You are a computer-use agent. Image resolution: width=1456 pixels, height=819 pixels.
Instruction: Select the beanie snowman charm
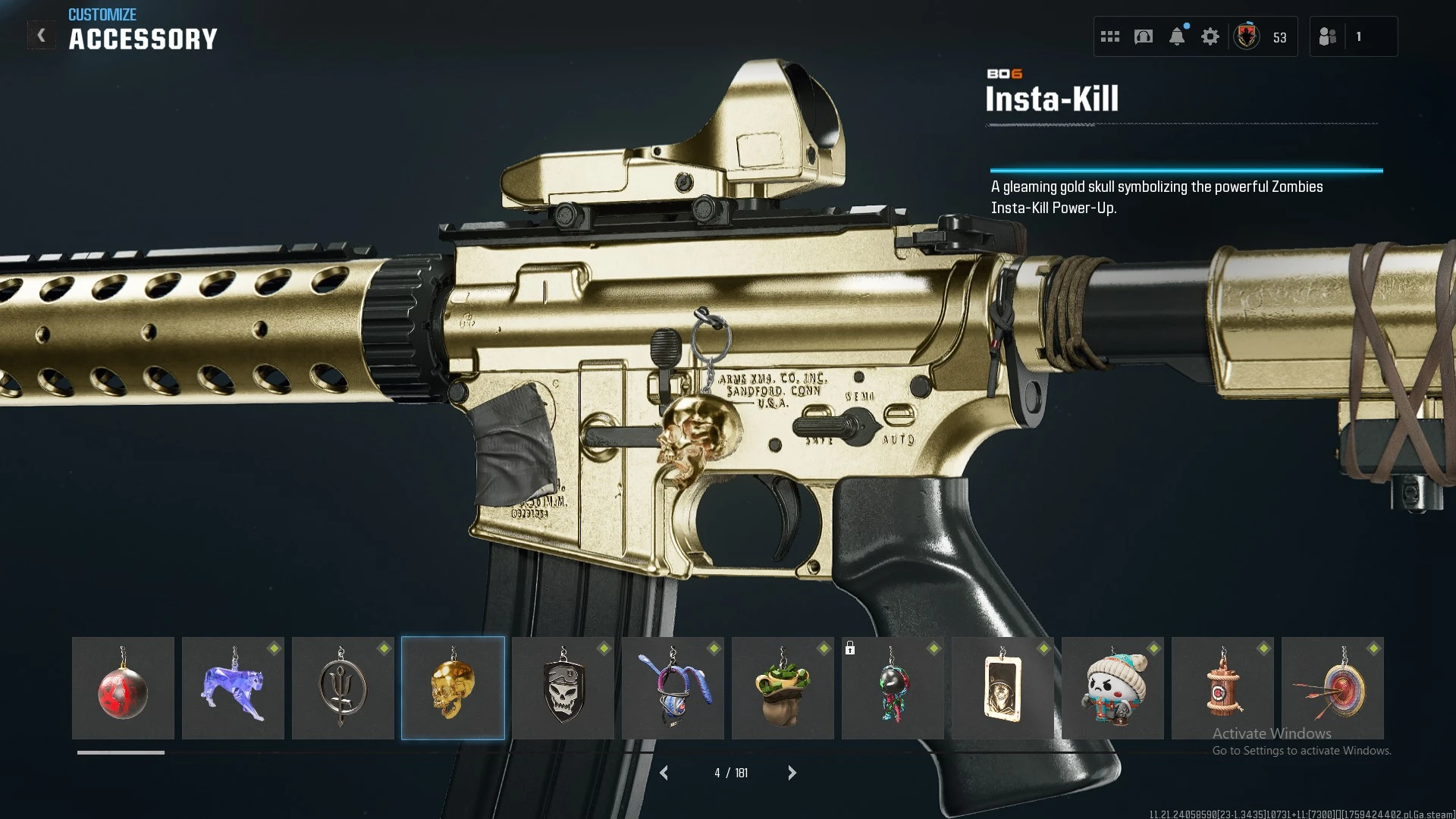pos(1112,689)
